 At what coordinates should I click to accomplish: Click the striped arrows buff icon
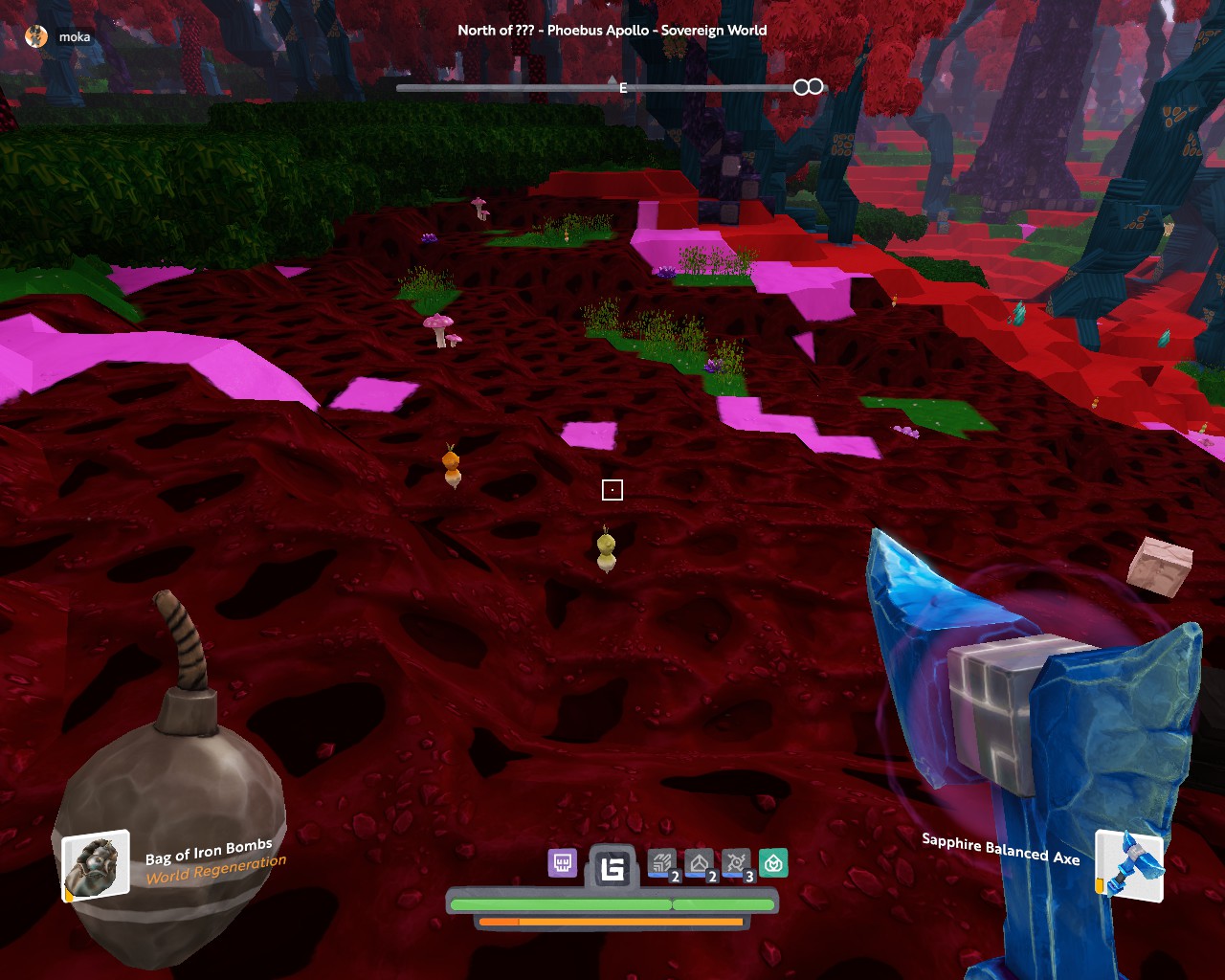point(660,864)
